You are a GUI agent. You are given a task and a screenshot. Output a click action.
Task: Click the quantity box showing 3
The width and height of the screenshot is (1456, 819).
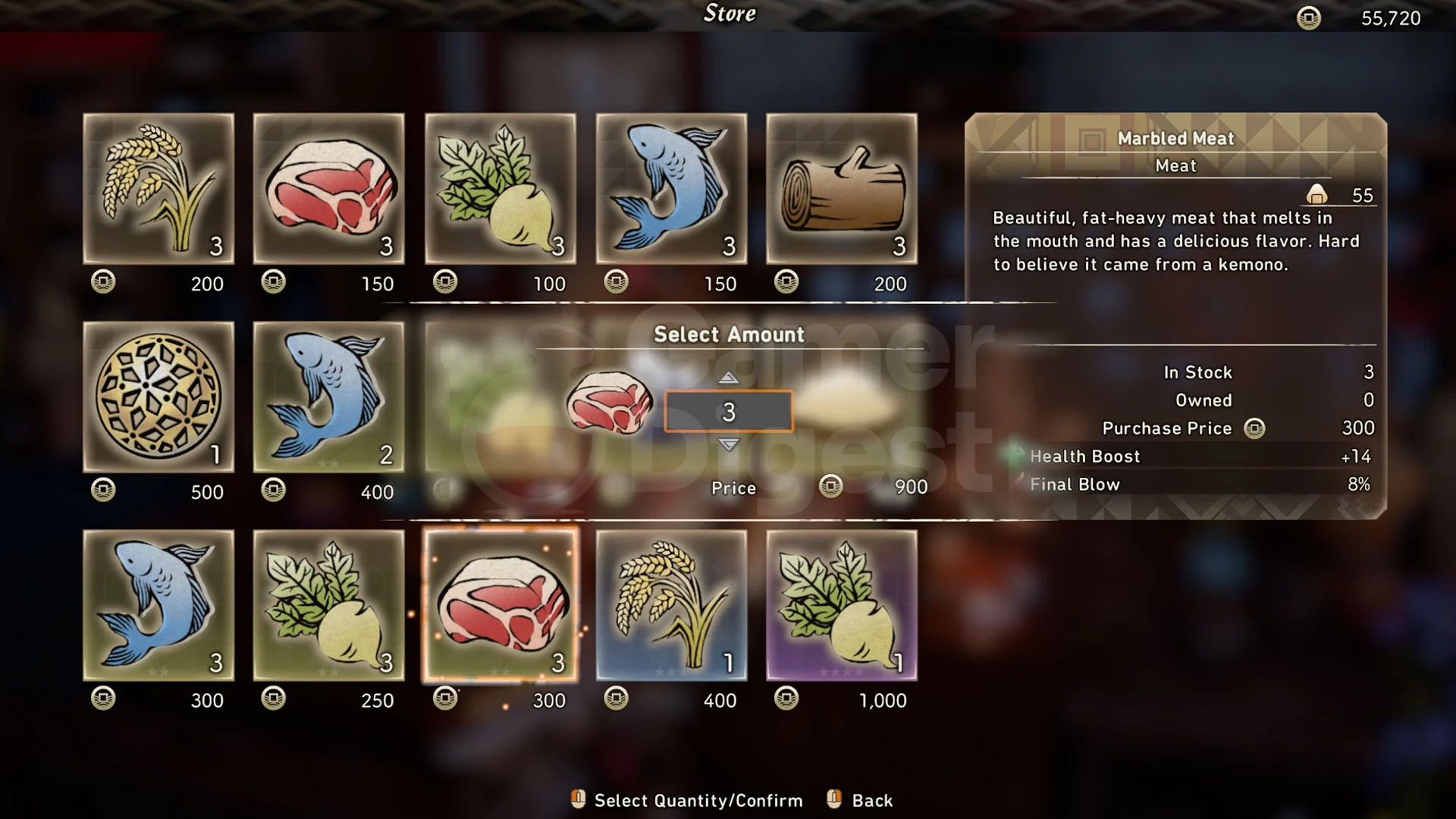[x=728, y=412]
